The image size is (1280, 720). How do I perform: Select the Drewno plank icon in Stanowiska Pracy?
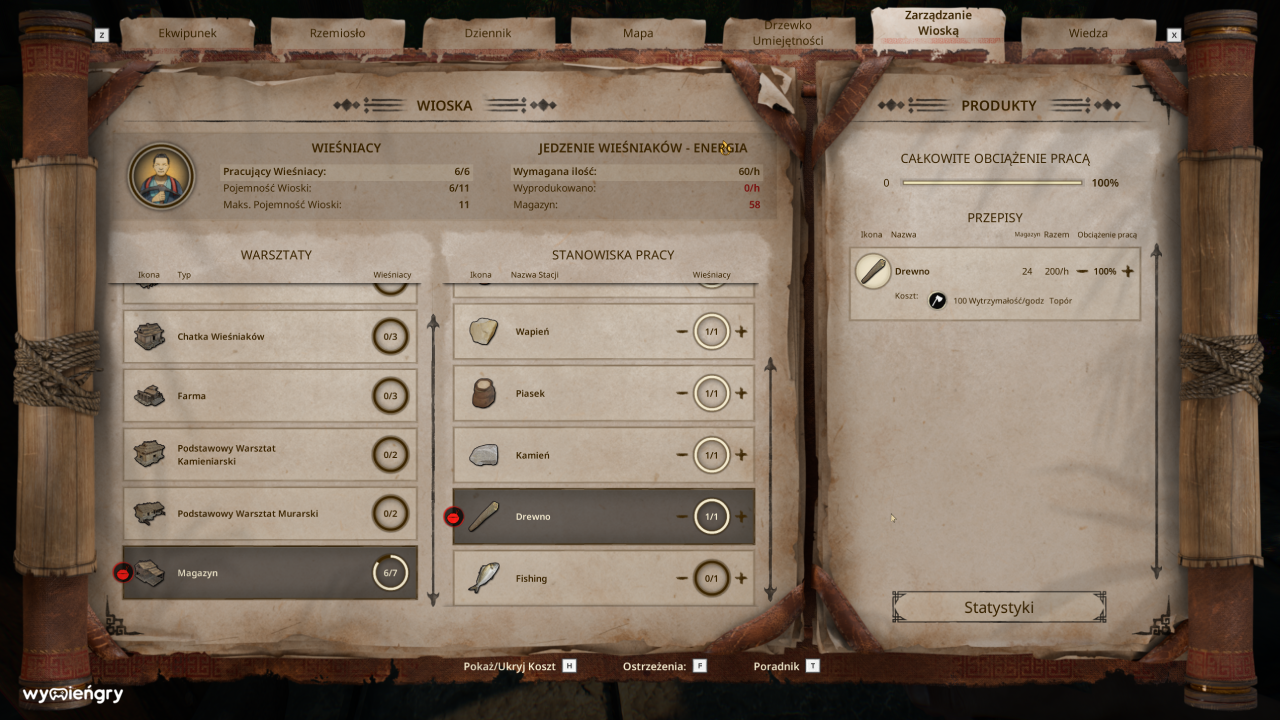coord(485,516)
